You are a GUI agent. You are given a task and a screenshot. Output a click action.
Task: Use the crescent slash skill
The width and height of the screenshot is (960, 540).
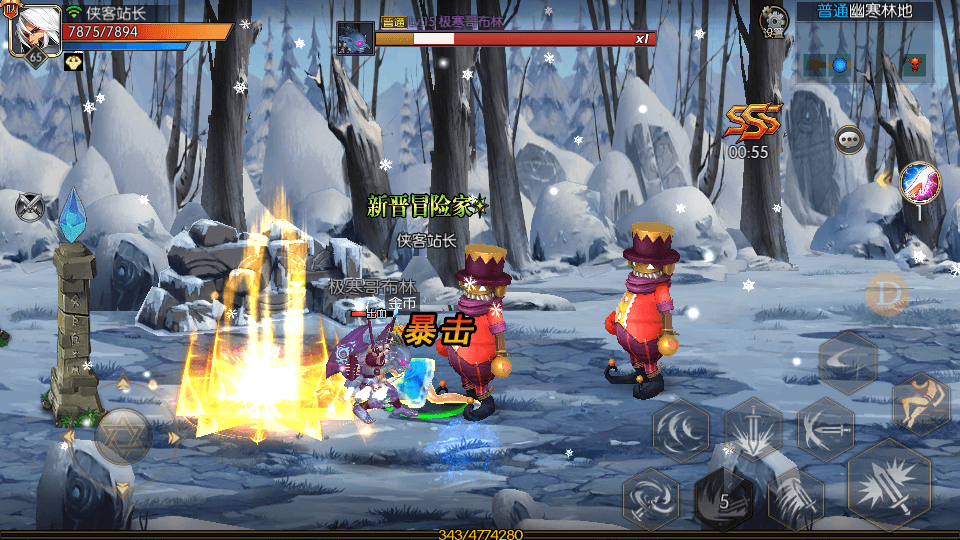point(848,361)
